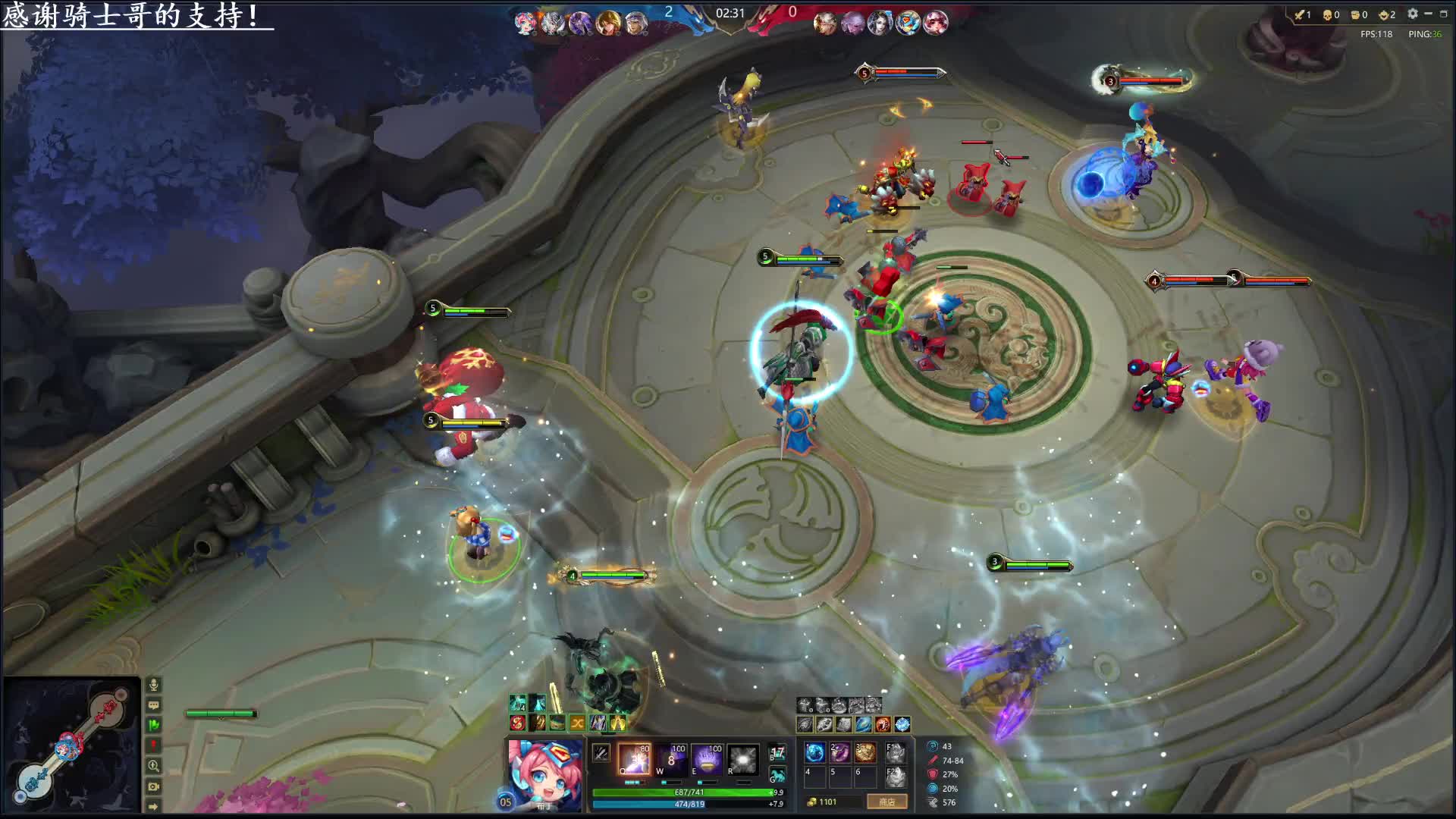Image resolution: width=1456 pixels, height=819 pixels.
Task: Toggle the microphone voice button
Action: point(153,685)
